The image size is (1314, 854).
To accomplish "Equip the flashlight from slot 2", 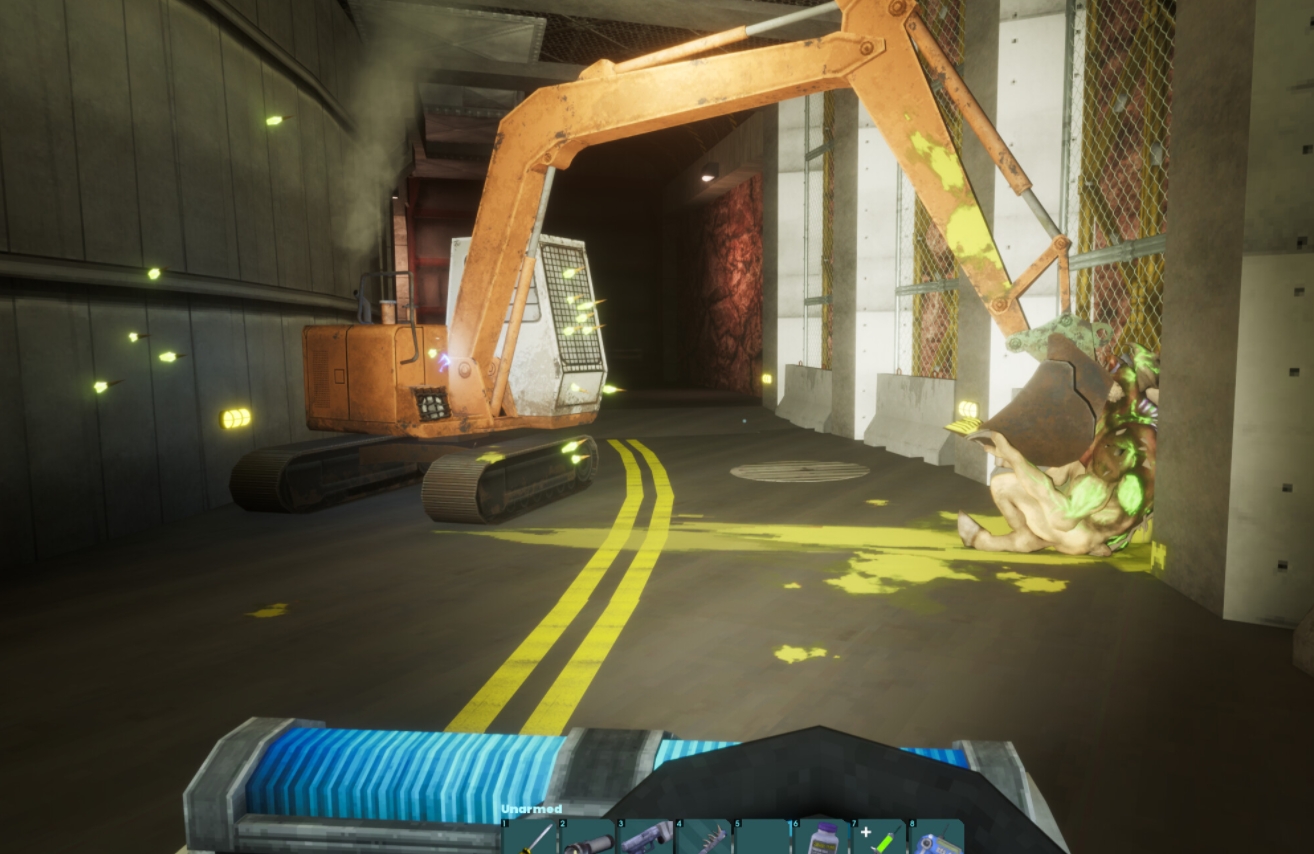I will point(587,838).
